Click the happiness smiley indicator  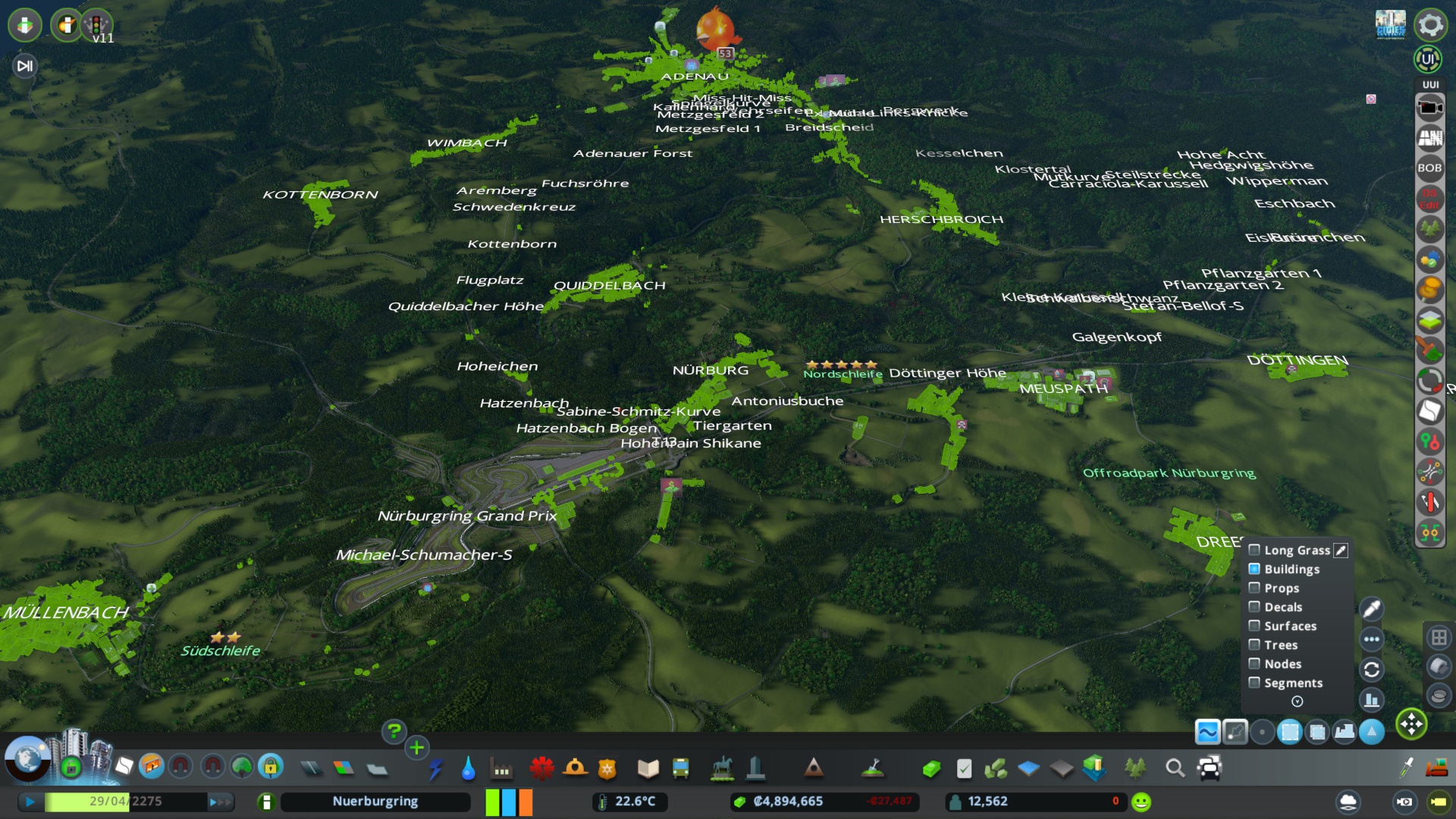pyautogui.click(x=1139, y=800)
